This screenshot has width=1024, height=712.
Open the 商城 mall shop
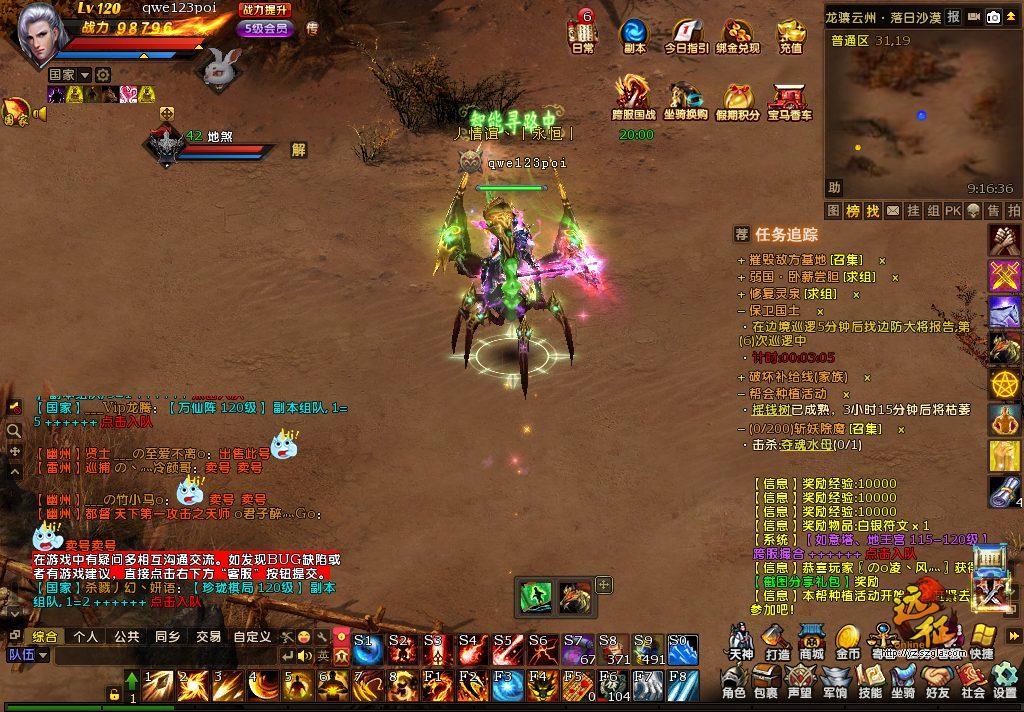coord(811,639)
